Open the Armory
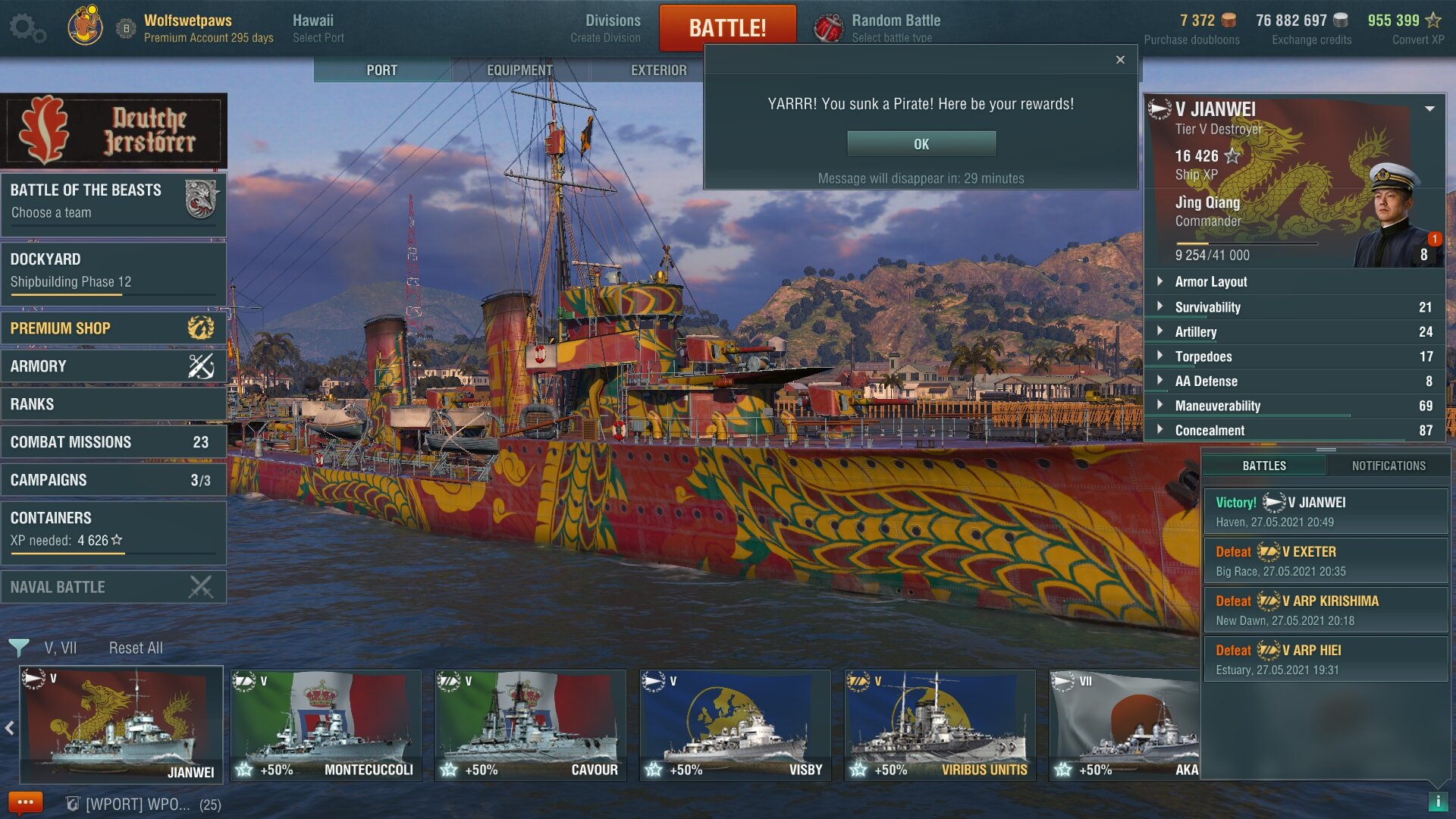 tap(114, 366)
